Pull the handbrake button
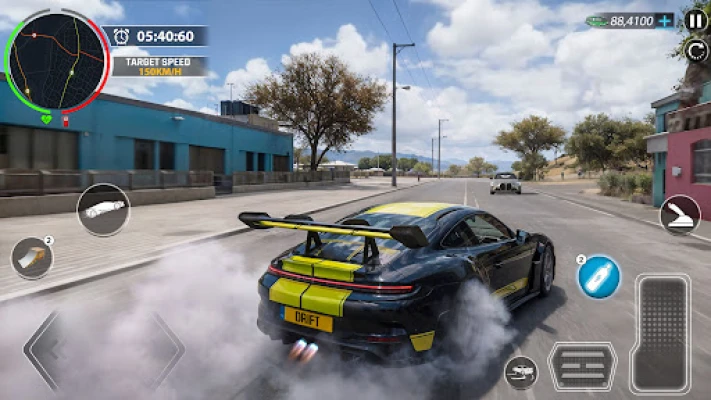711x400 pixels. click(680, 215)
